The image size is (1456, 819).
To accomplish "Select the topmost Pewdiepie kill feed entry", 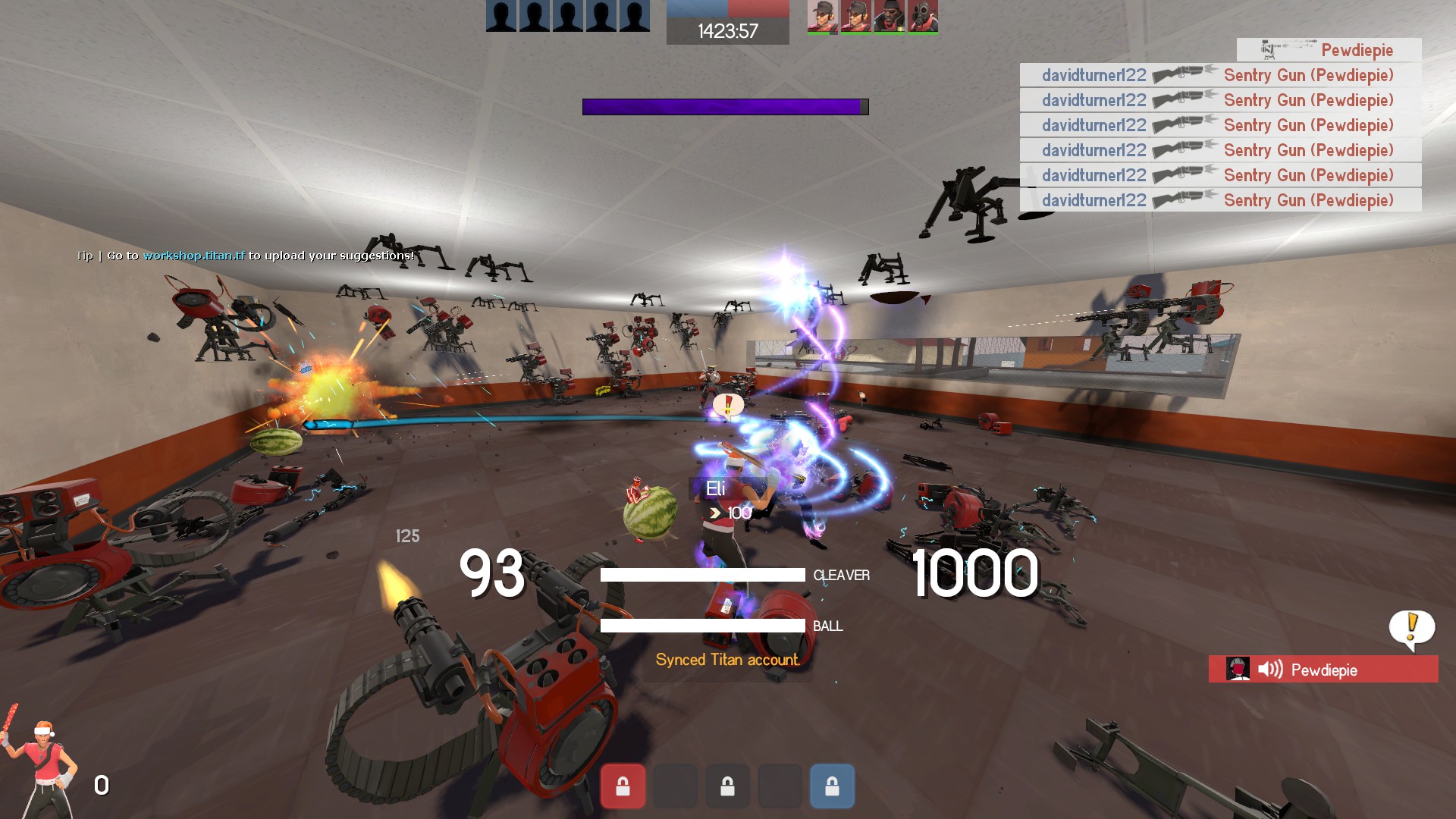I will click(x=1329, y=50).
